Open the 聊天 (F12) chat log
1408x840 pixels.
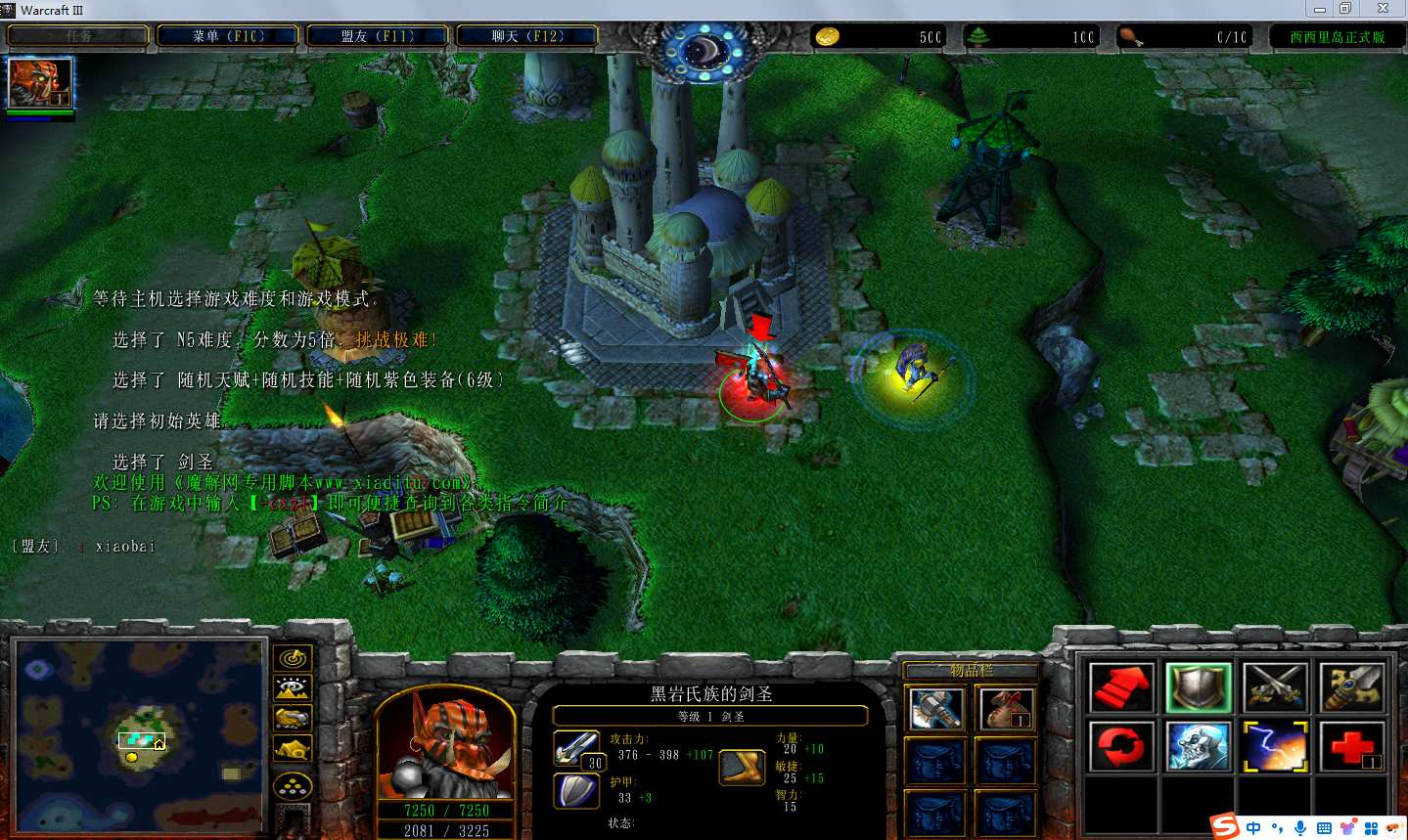click(527, 36)
